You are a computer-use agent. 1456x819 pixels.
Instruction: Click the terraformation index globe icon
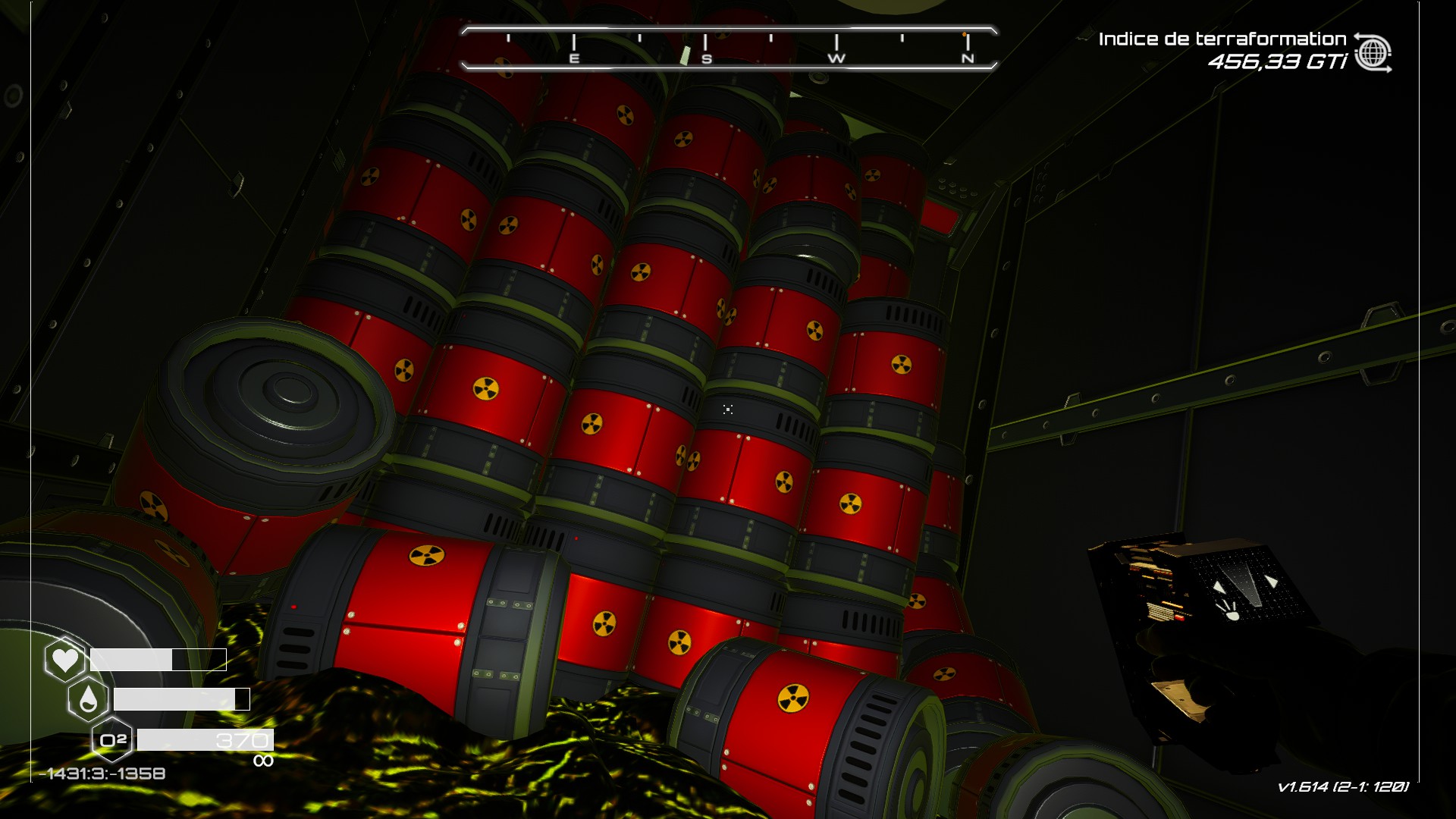1373,52
